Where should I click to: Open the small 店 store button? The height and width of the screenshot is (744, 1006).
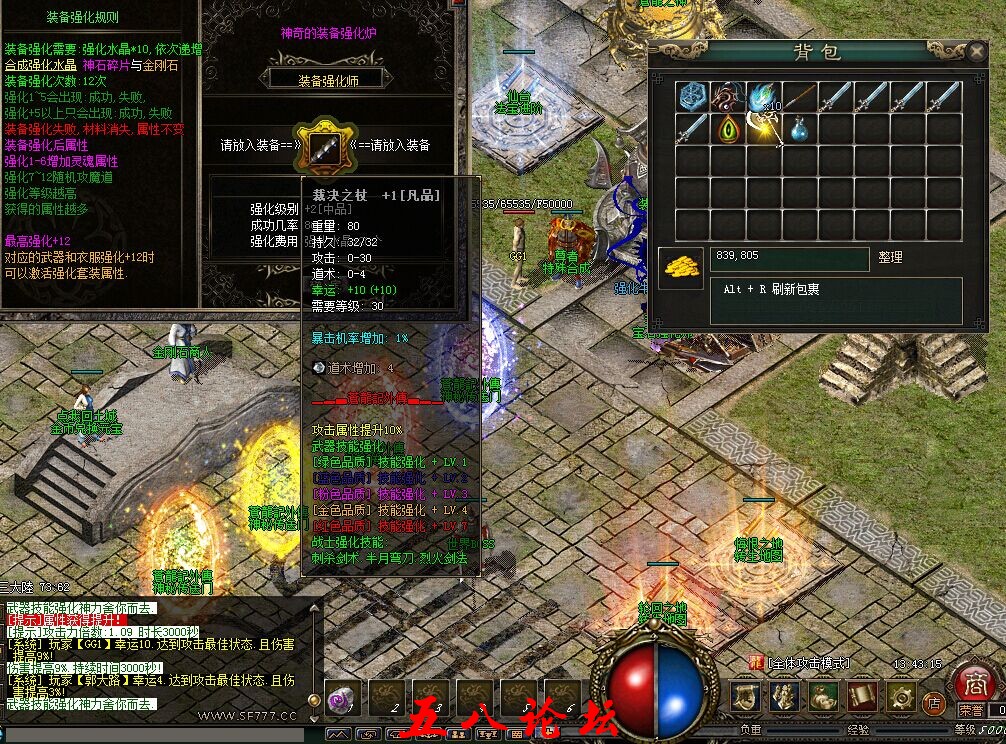pos(933,702)
